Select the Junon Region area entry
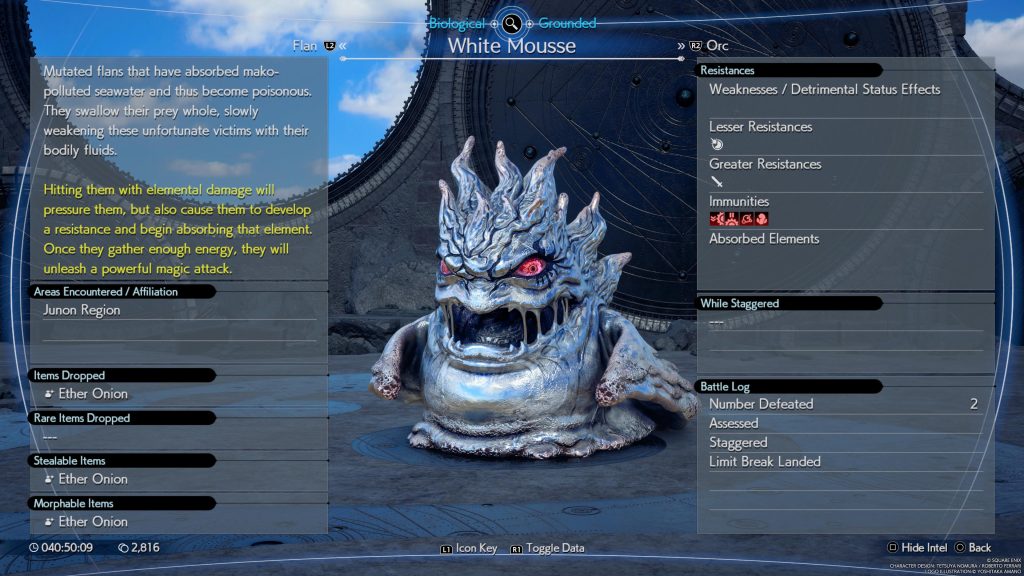The width and height of the screenshot is (1024, 576). 82,310
